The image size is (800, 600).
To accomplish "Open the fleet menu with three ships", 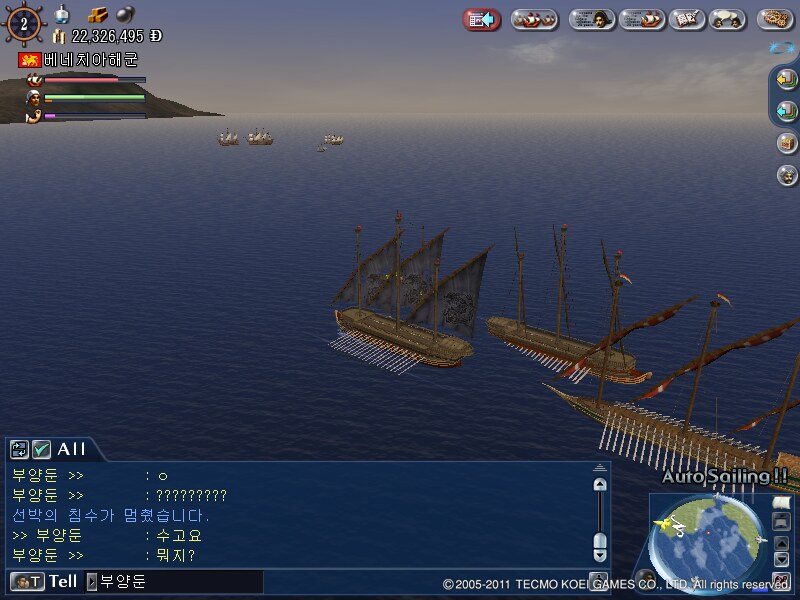I will coord(535,19).
